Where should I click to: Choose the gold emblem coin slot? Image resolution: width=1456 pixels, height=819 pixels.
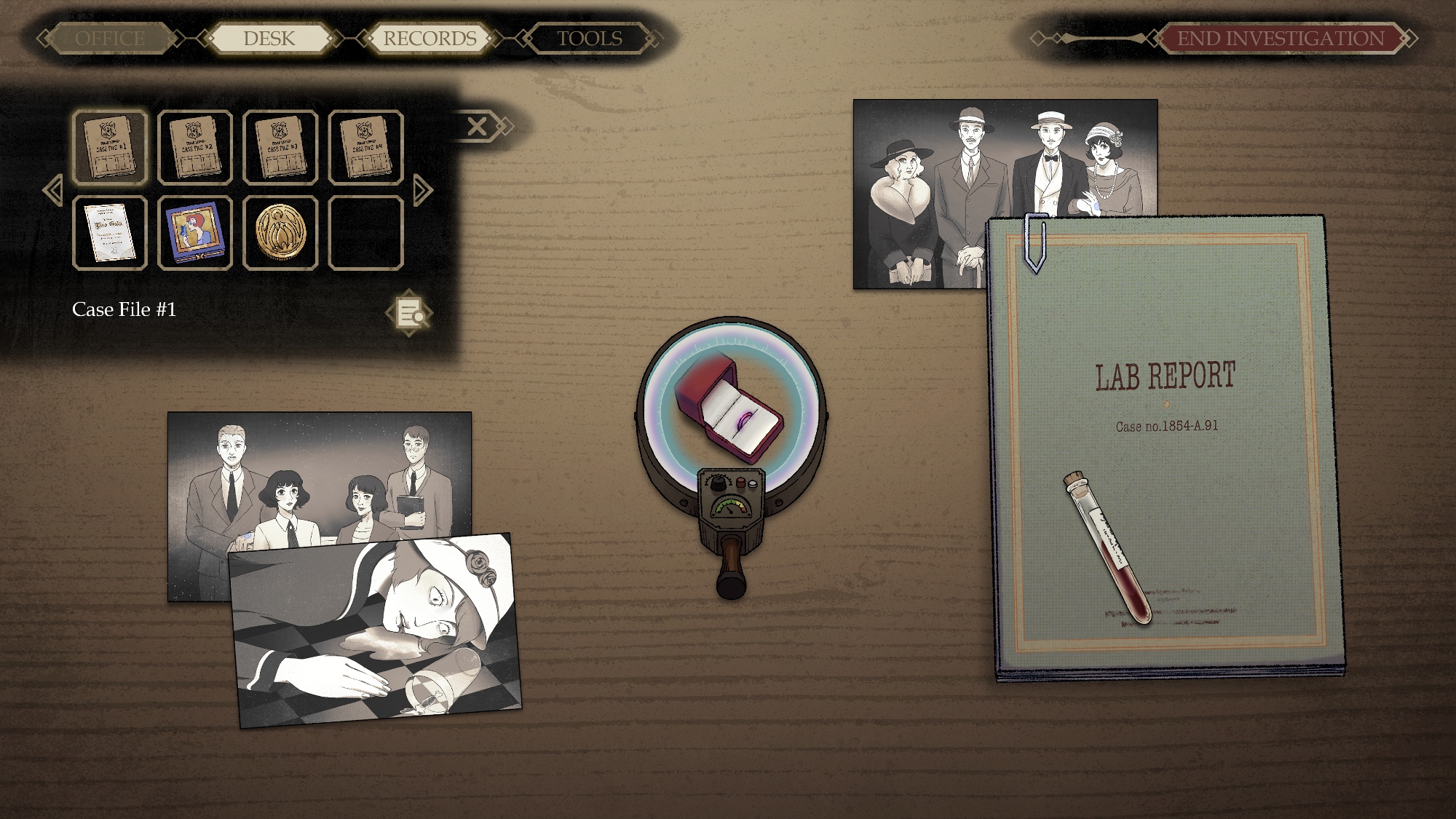280,233
